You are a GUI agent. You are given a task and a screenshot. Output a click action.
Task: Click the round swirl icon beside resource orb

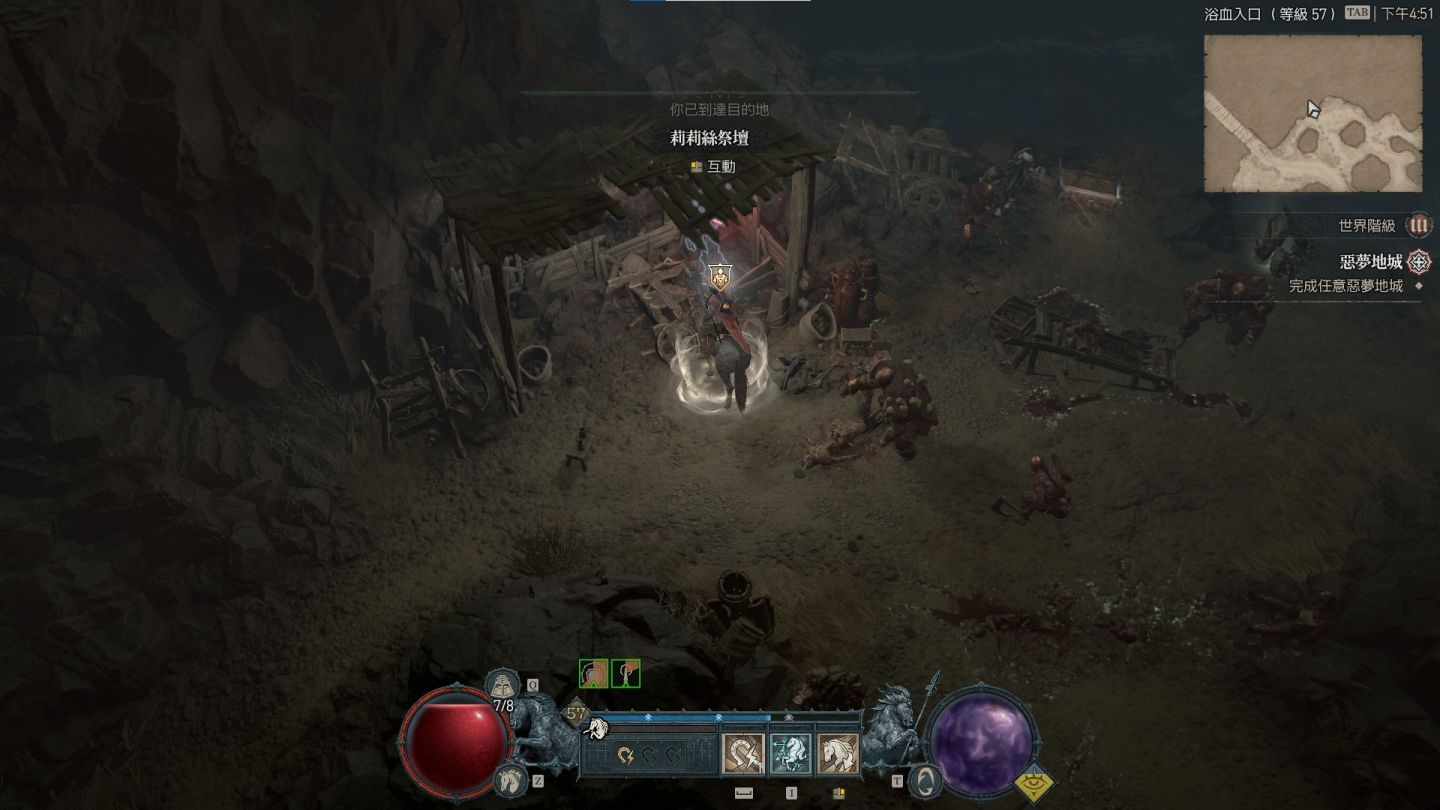click(x=926, y=781)
